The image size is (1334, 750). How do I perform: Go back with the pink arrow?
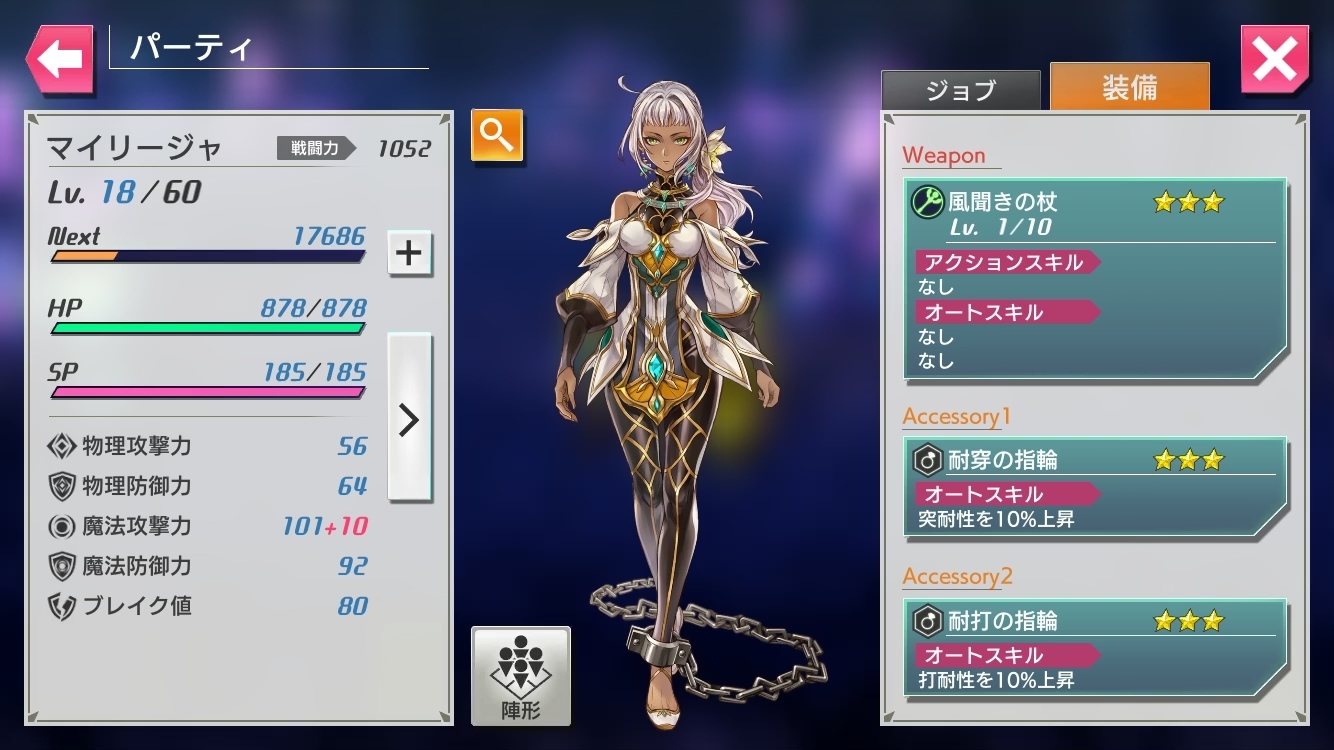58,57
